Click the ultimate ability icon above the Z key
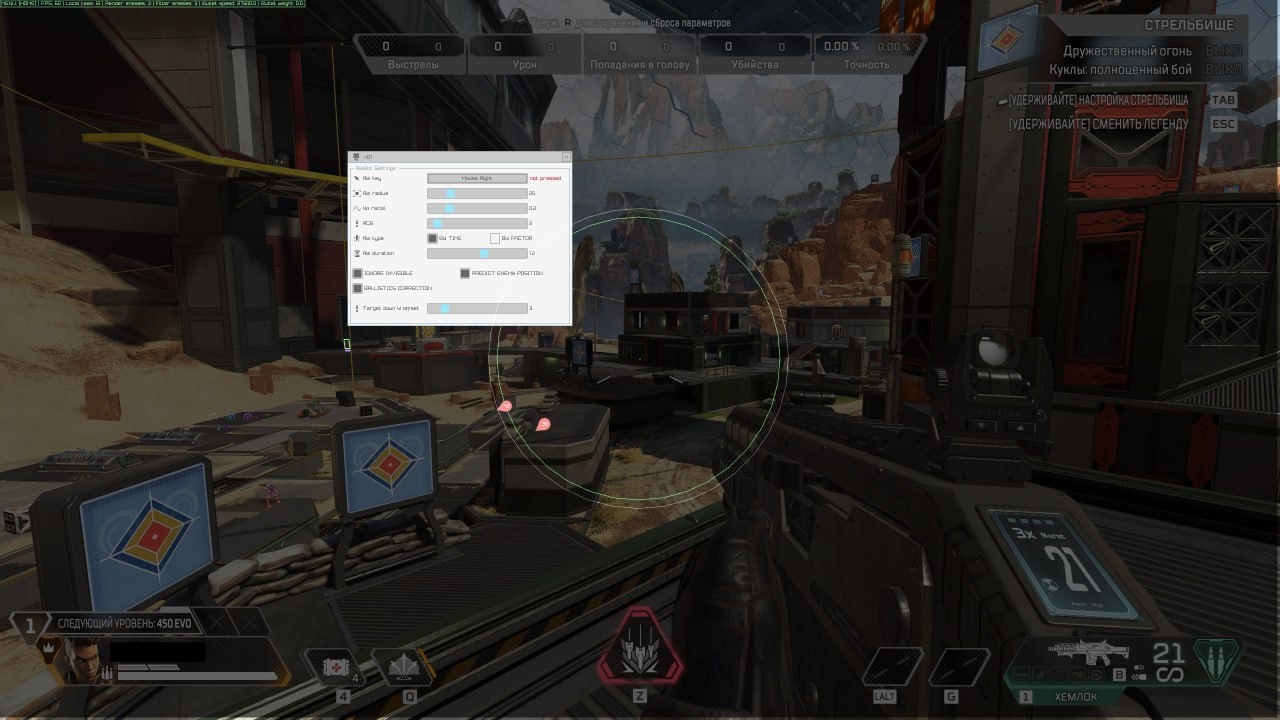The image size is (1280, 720). click(641, 650)
